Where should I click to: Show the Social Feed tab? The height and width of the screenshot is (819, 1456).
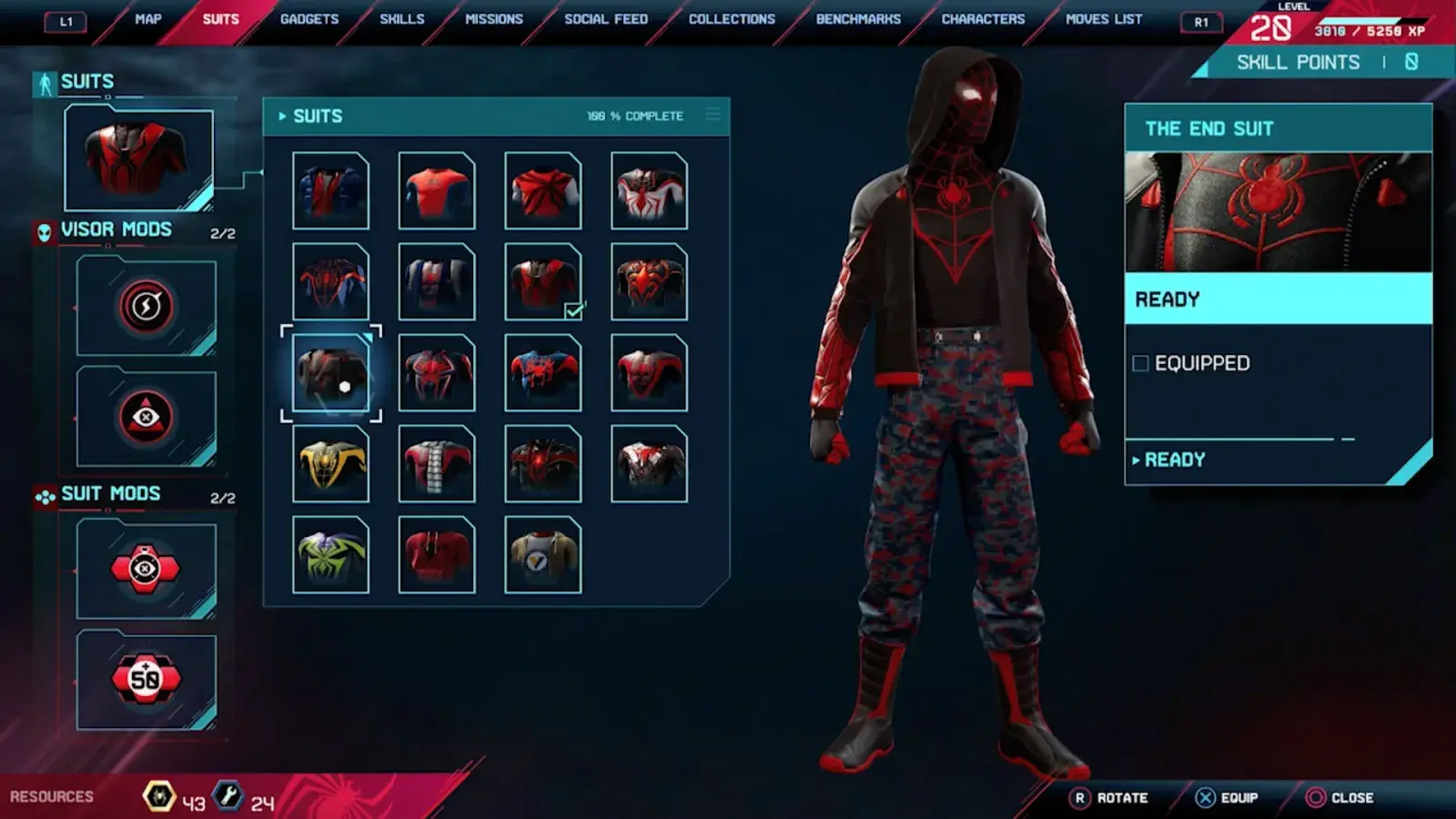click(606, 19)
